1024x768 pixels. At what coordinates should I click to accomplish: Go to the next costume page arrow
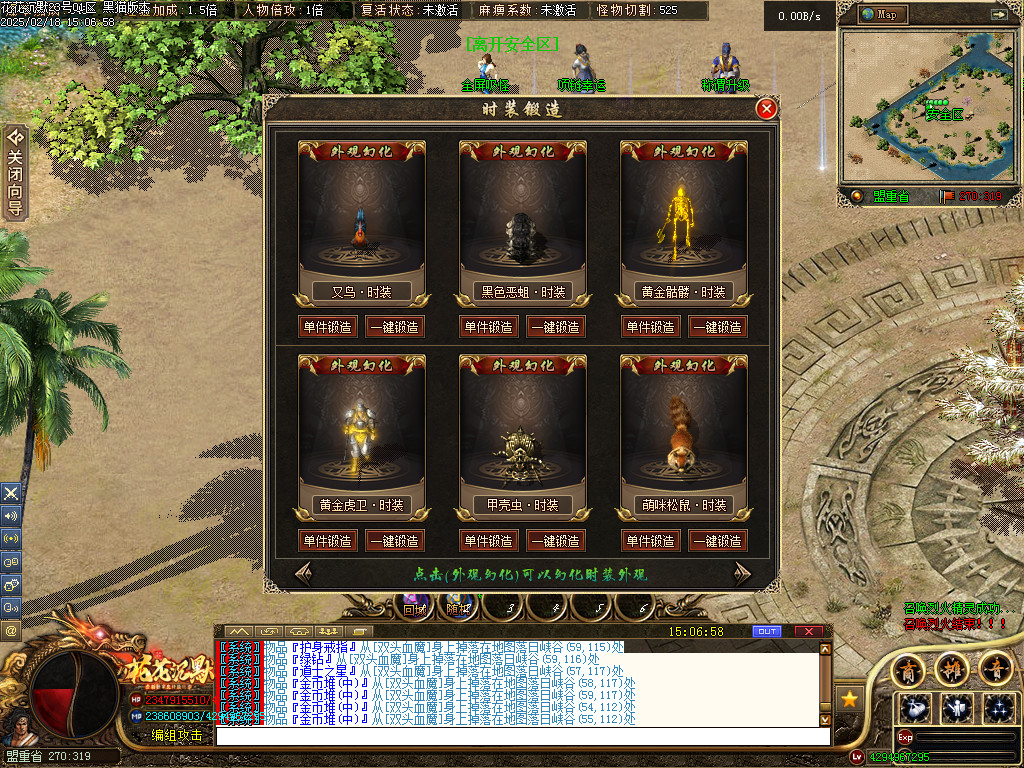[742, 573]
